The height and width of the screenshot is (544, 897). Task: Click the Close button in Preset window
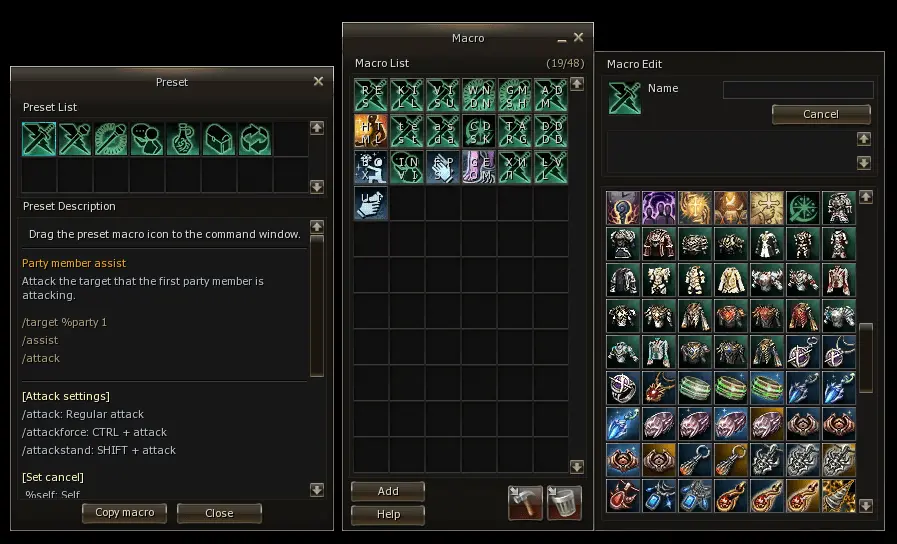(x=219, y=513)
